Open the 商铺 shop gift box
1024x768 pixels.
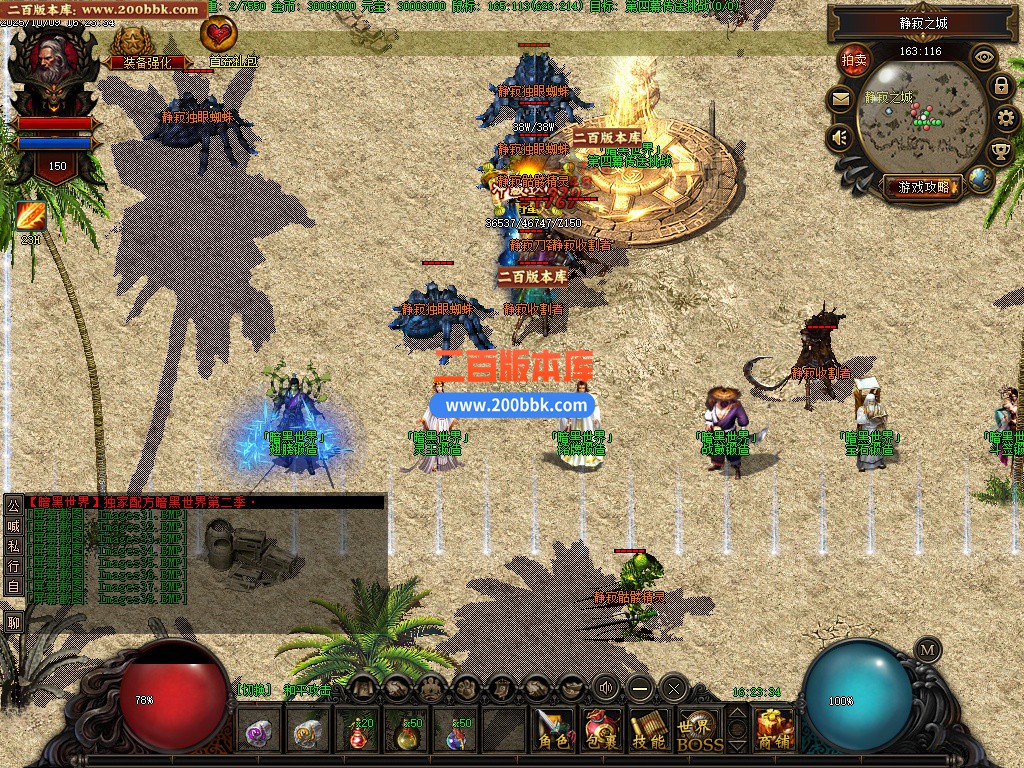[774, 730]
